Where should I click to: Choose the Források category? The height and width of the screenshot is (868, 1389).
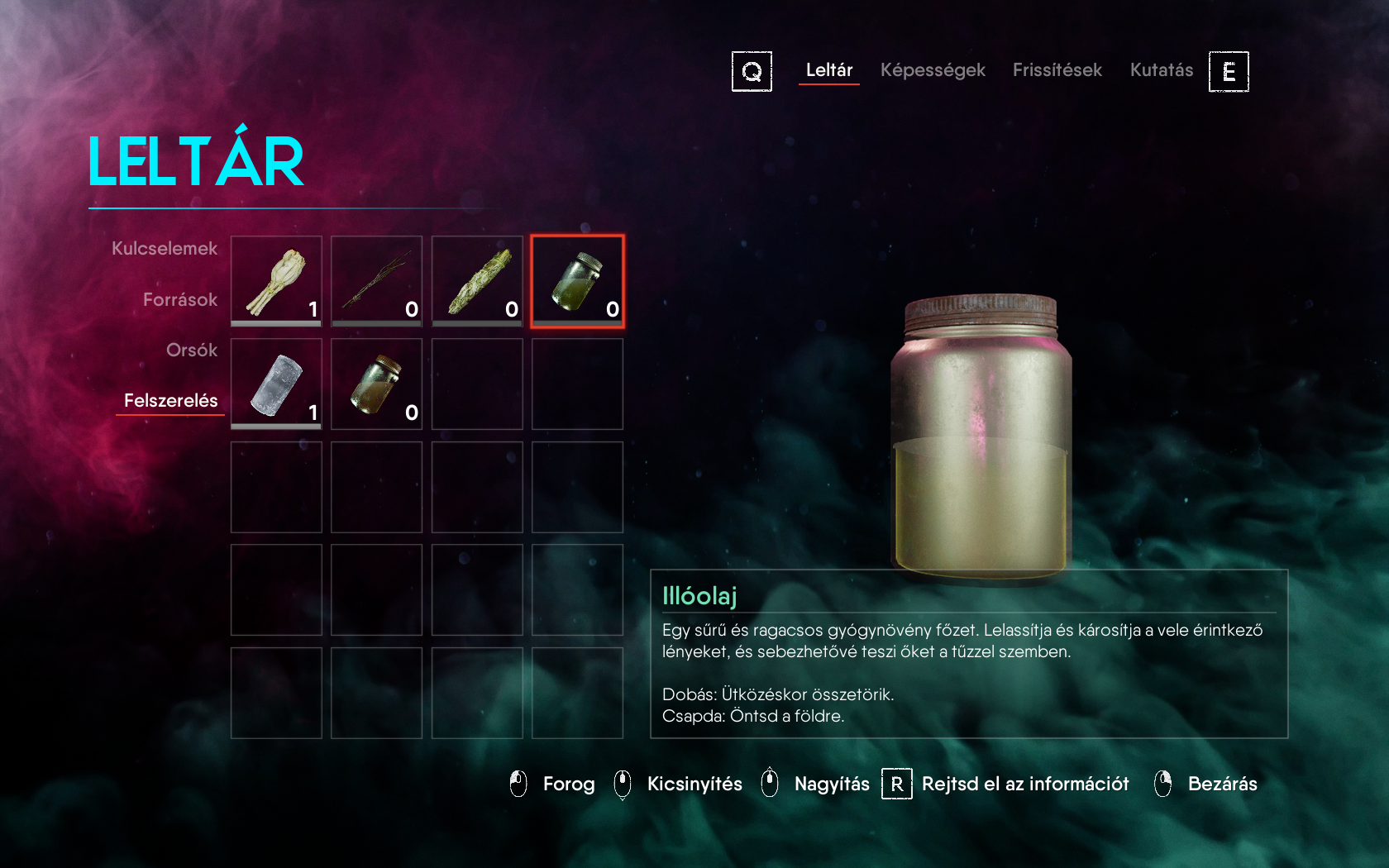179,299
